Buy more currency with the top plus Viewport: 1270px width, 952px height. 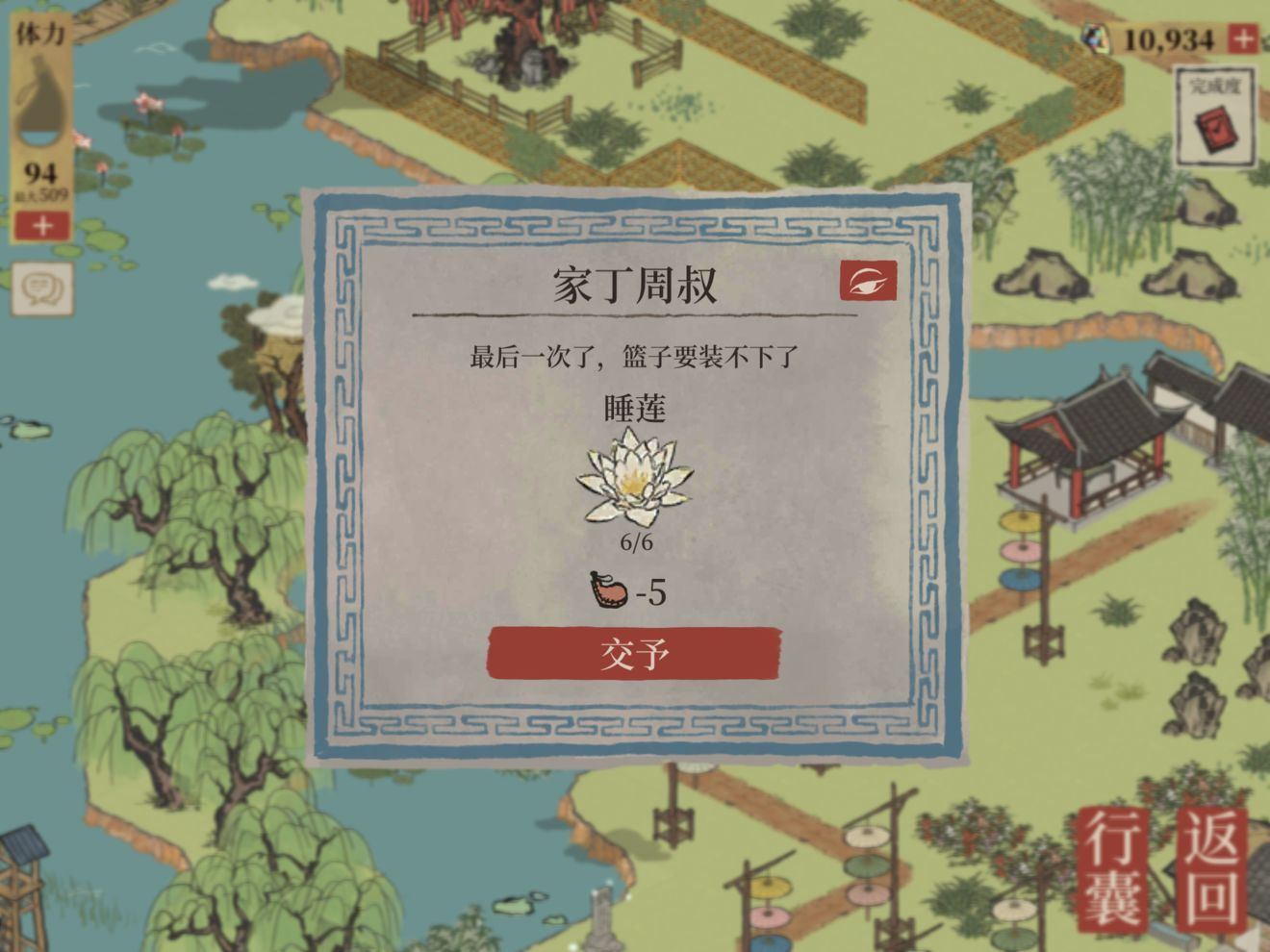(1243, 39)
